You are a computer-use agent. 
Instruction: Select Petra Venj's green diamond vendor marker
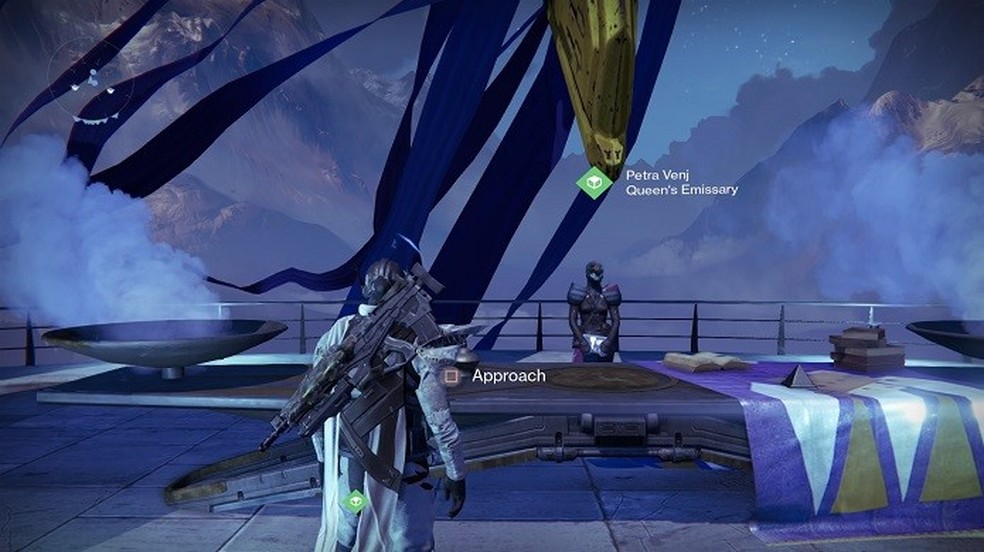click(x=595, y=181)
